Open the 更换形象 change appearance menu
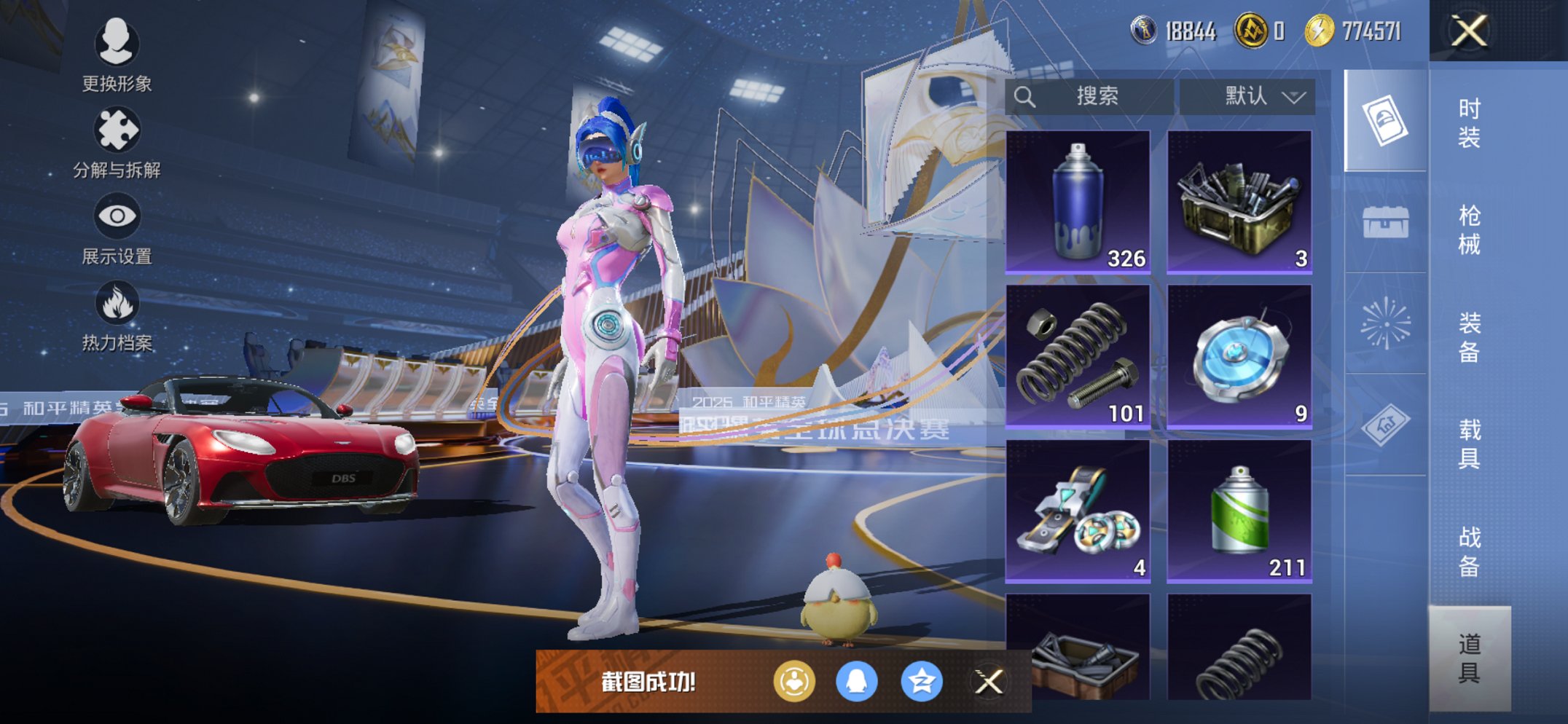This screenshot has width=1568, height=724. tap(117, 56)
